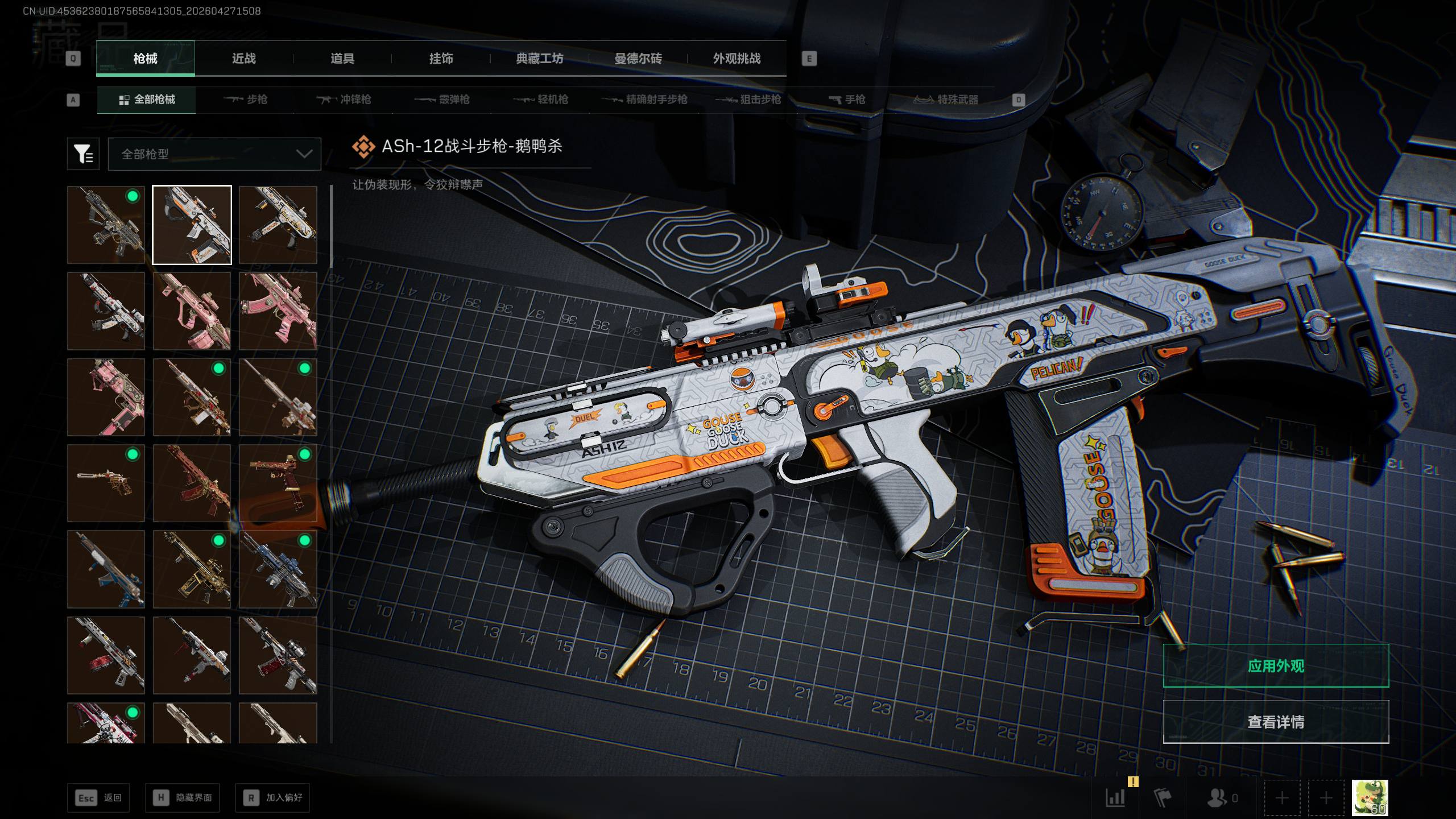1456x819 pixels.
Task: Filter by 步枪 rifles
Action: tap(246, 100)
